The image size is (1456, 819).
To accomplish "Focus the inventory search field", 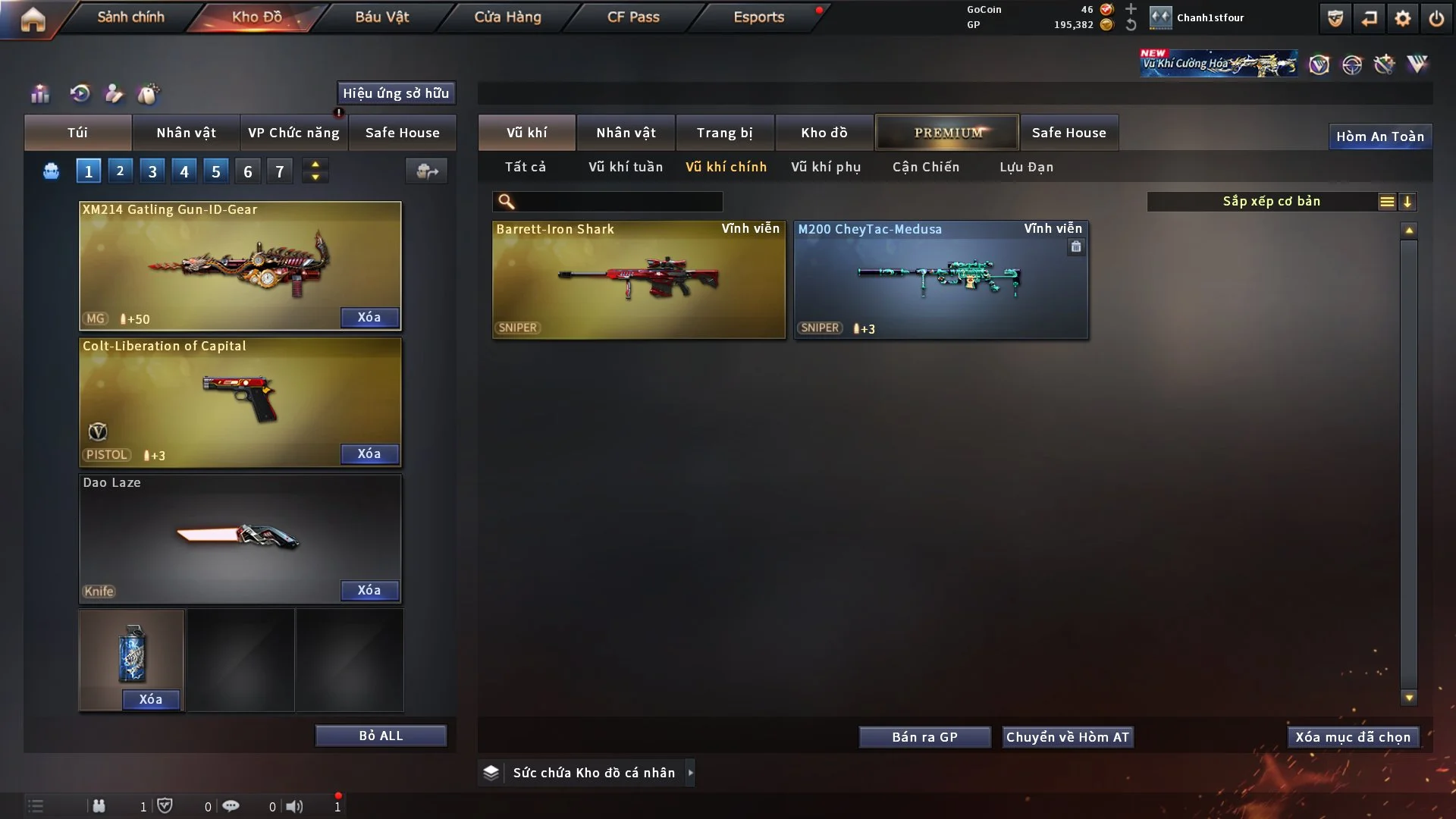I will pos(618,202).
